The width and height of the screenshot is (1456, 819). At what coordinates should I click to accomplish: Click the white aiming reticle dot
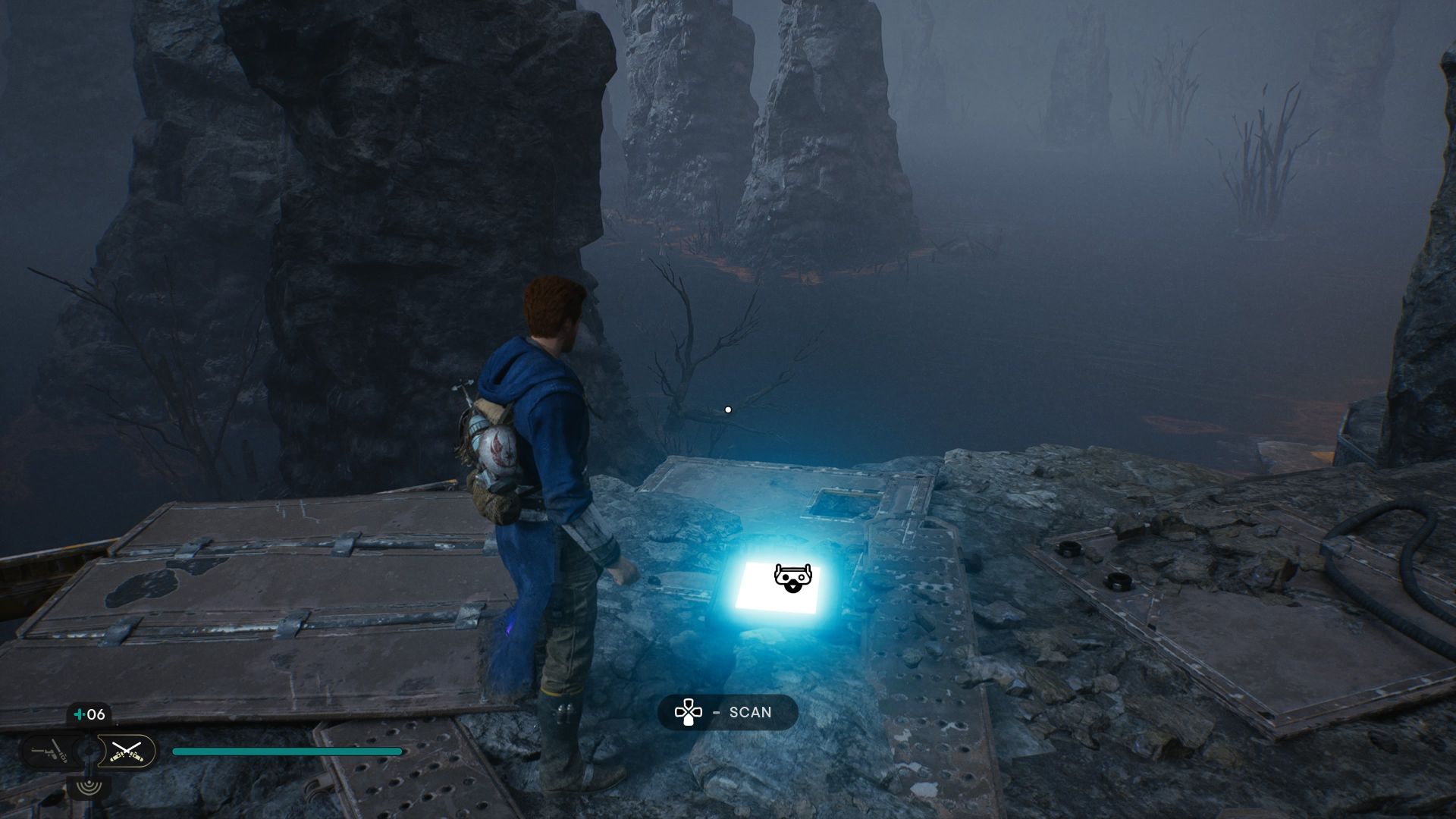point(728,409)
